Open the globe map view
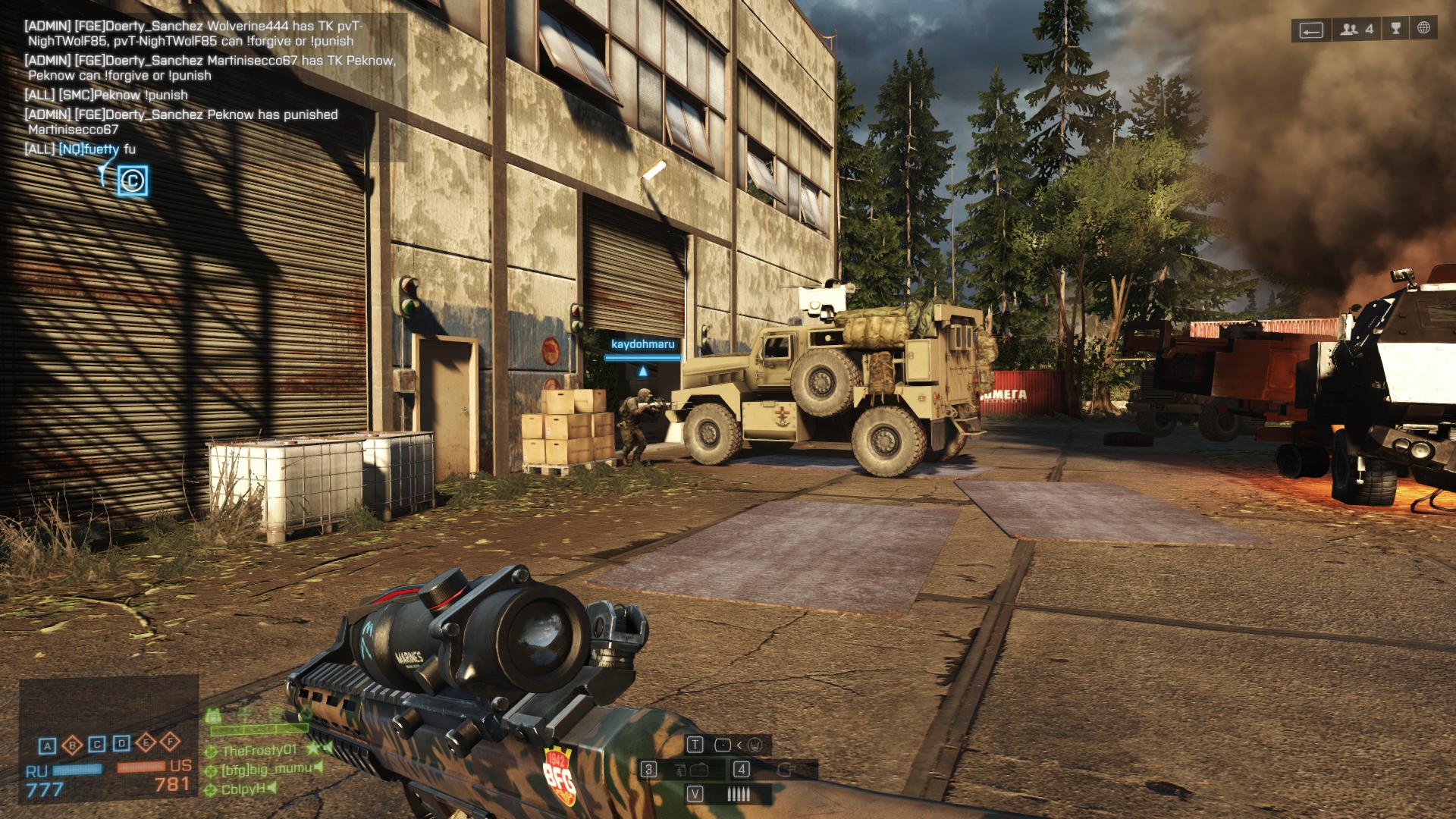This screenshot has height=819, width=1456. pos(1424,30)
